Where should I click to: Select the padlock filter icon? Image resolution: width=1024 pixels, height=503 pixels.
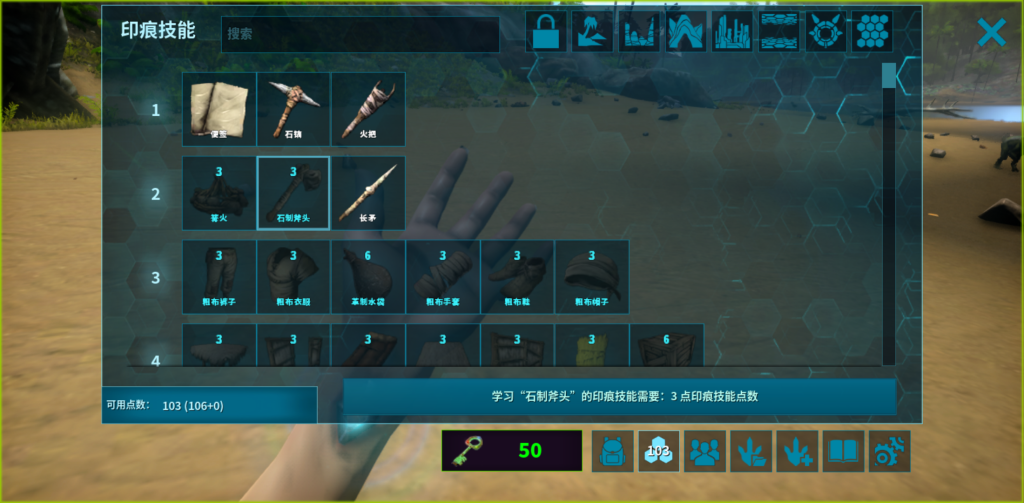pyautogui.click(x=546, y=32)
